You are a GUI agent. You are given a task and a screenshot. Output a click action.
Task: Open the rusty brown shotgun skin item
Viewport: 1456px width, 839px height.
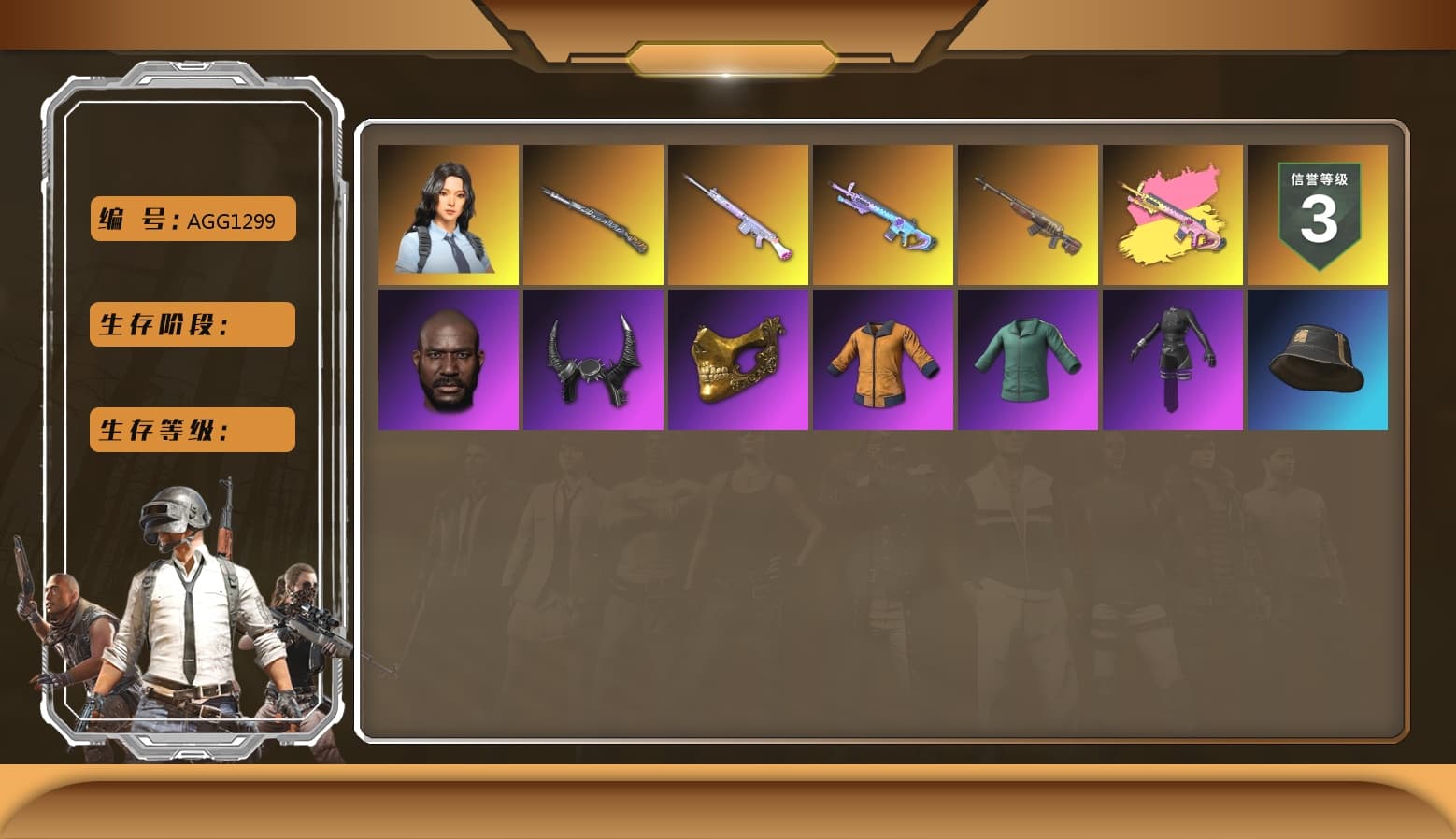click(x=1028, y=214)
